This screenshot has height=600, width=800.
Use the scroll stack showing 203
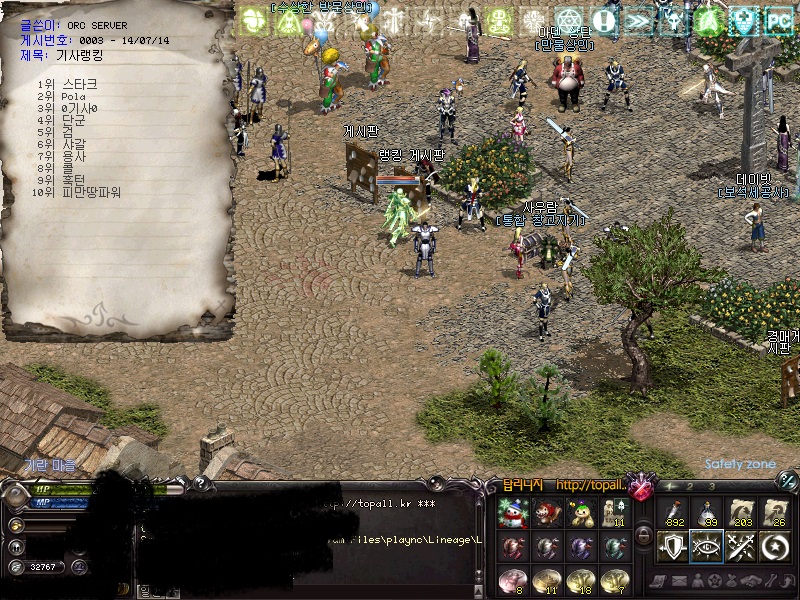point(740,513)
